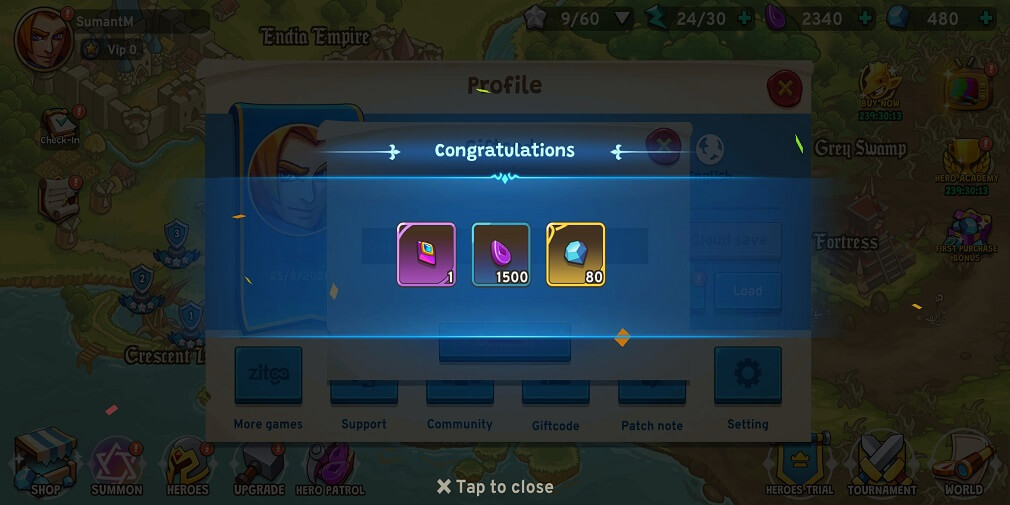Open the Hero Patrol menu
Image resolution: width=1010 pixels, height=505 pixels.
point(330,466)
